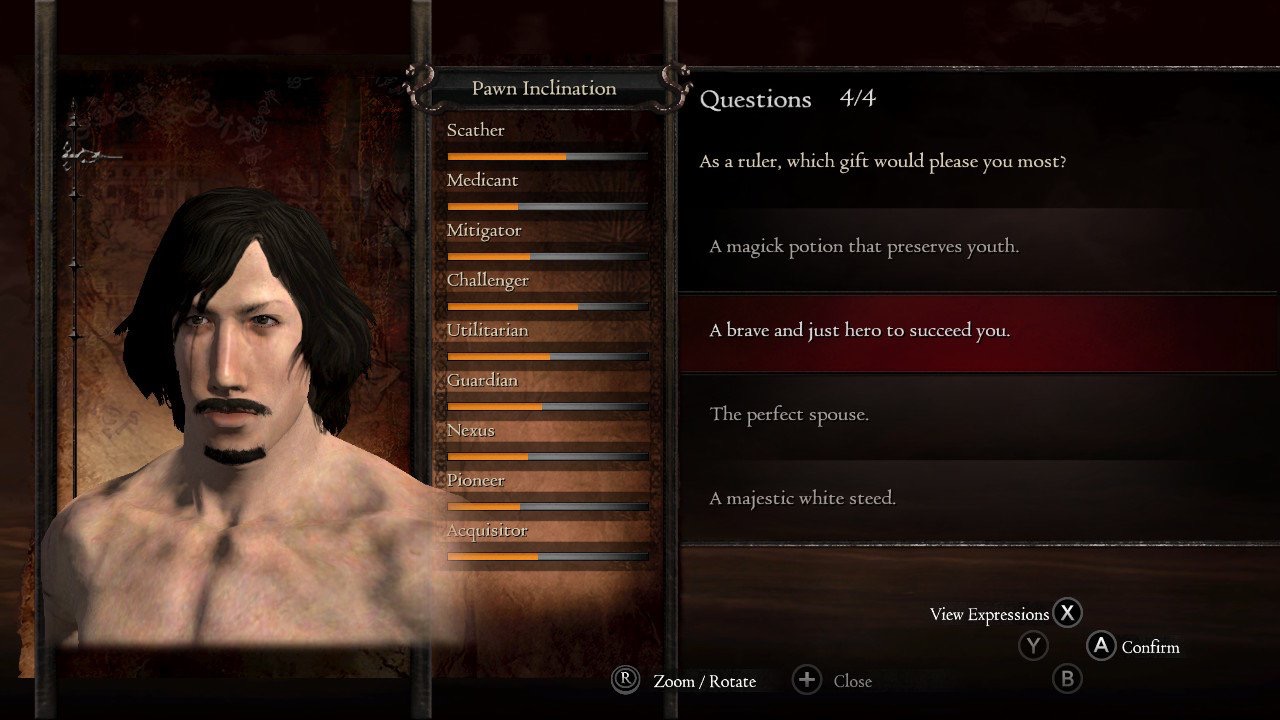Select the brave and just hero answer
Image resolution: width=1280 pixels, height=720 pixels.
pos(860,331)
